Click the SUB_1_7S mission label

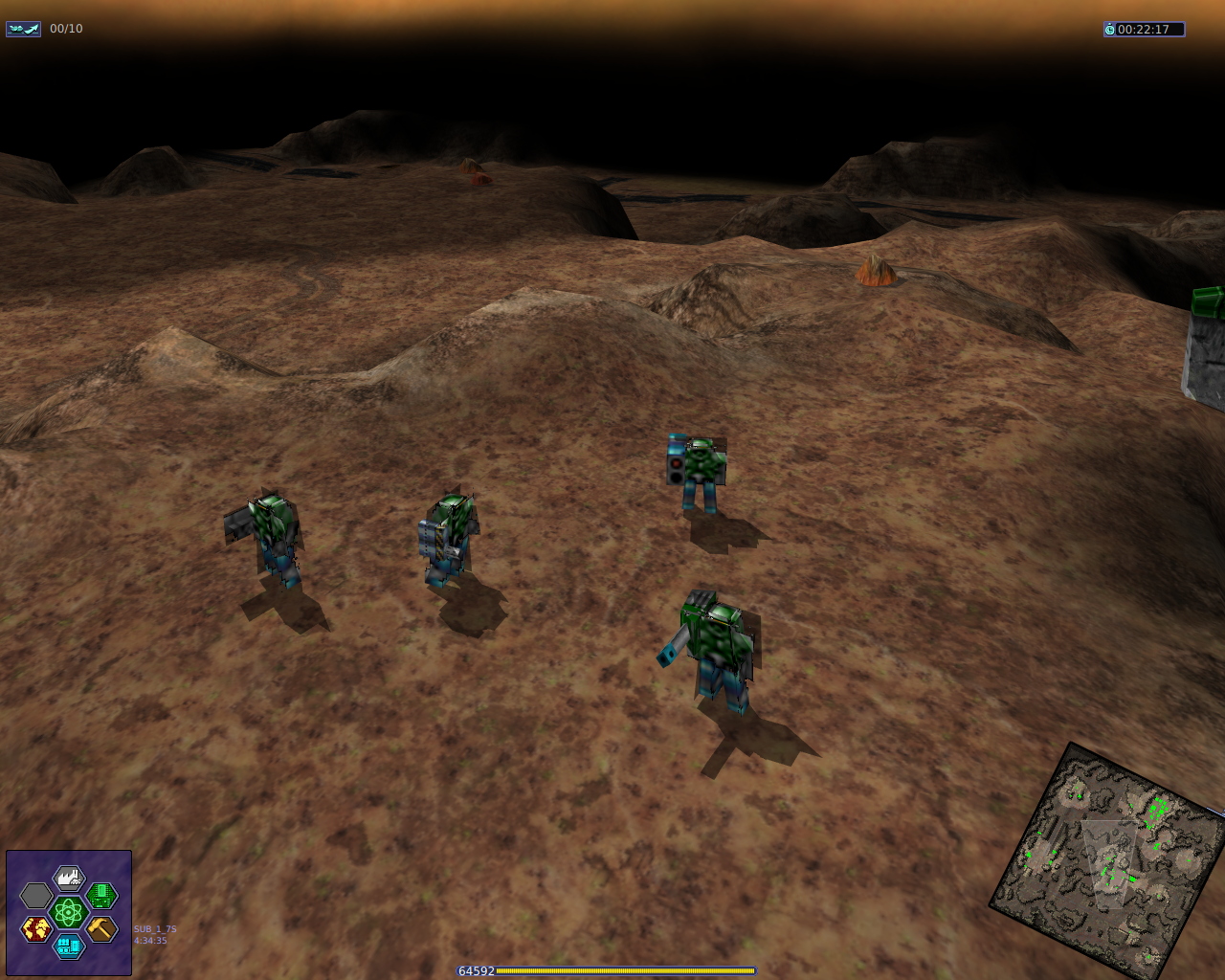[153, 928]
